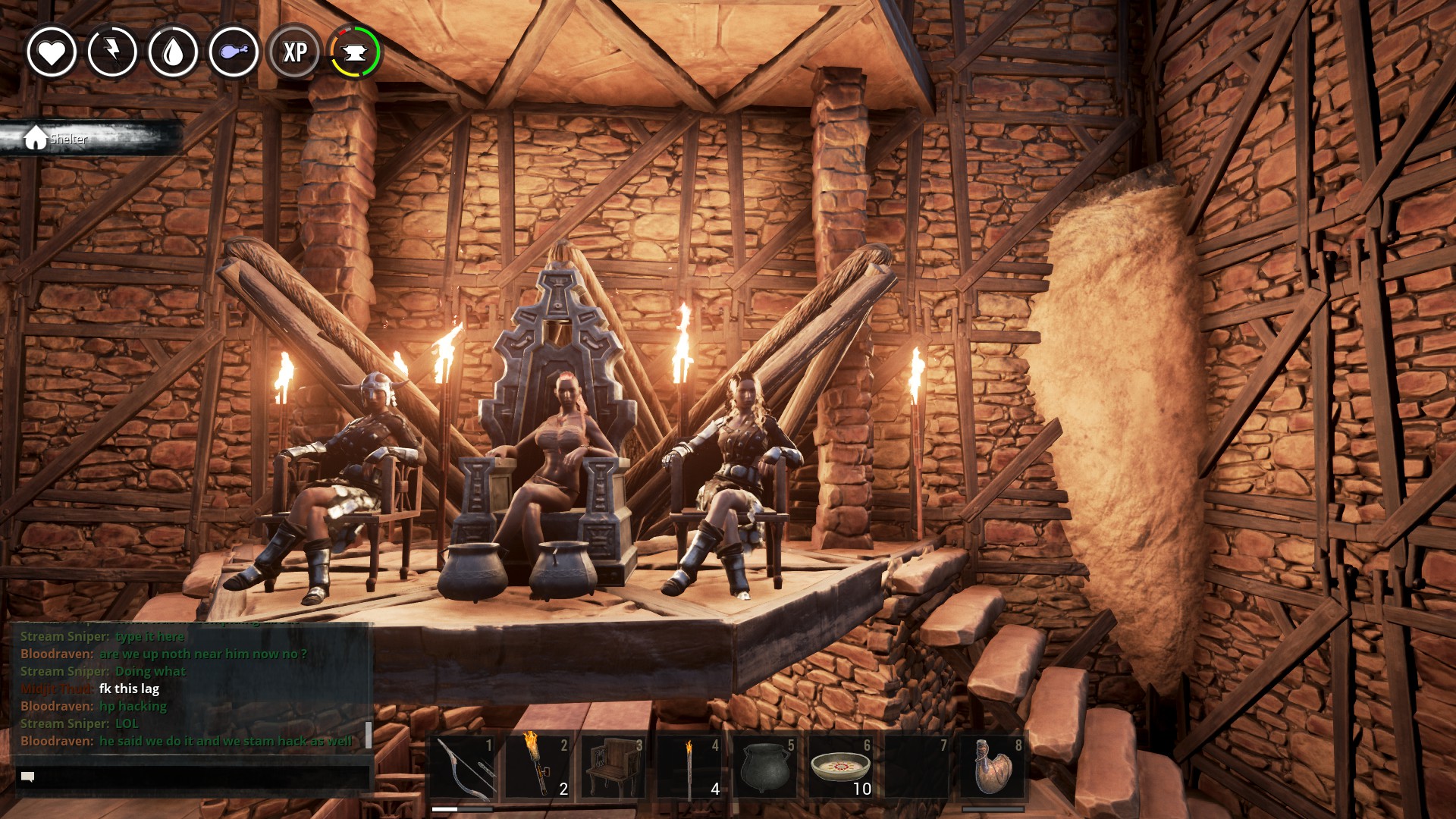Select the waterskin in hotbar slot 8

(992, 767)
